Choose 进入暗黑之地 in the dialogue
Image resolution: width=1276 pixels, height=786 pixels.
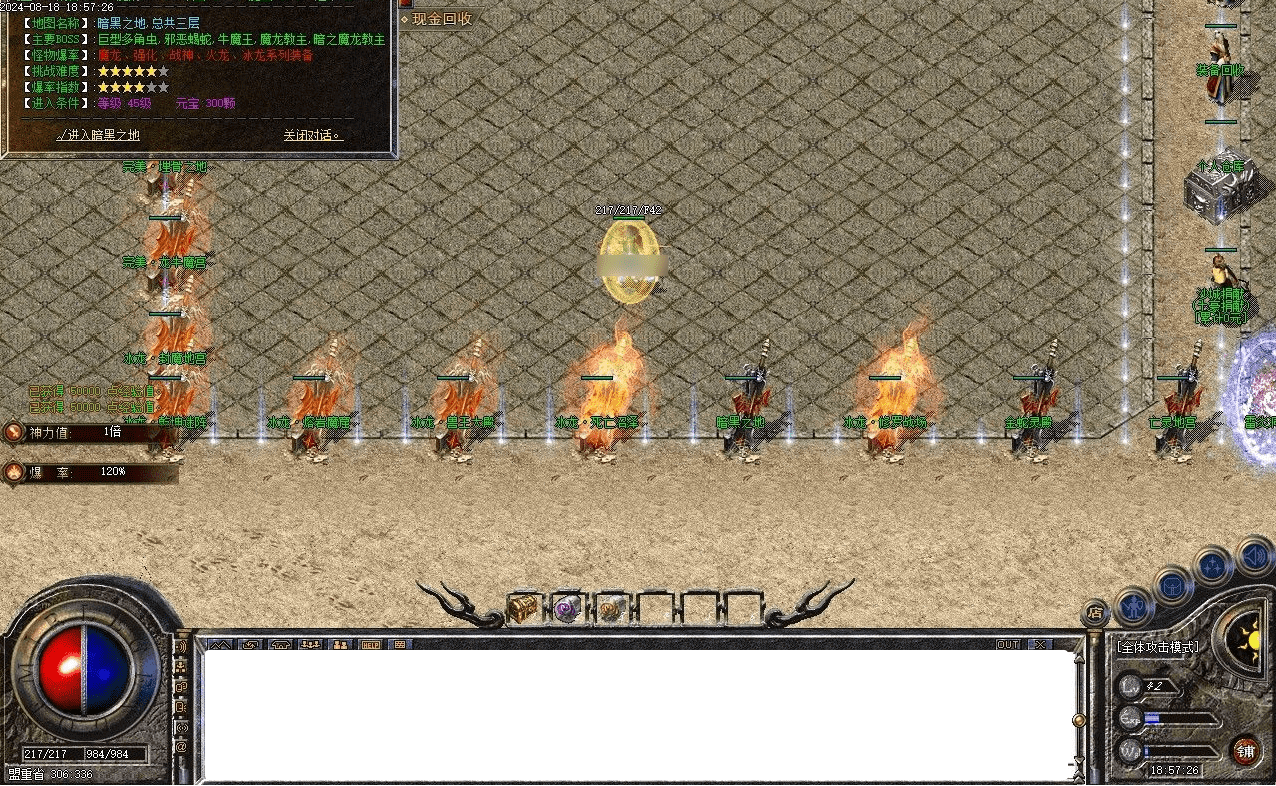click(98, 135)
